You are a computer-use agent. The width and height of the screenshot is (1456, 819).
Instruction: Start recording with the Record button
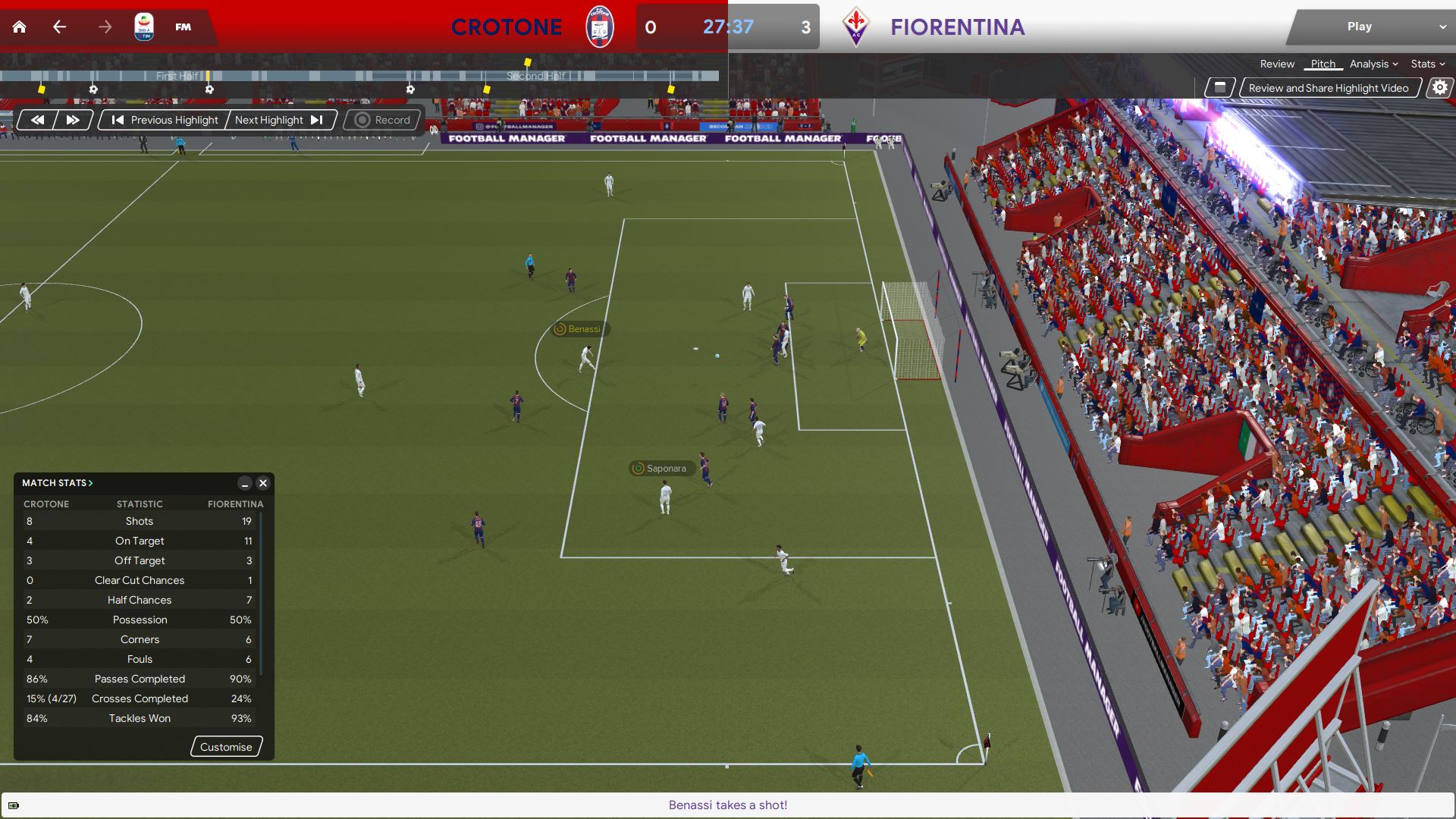click(383, 120)
